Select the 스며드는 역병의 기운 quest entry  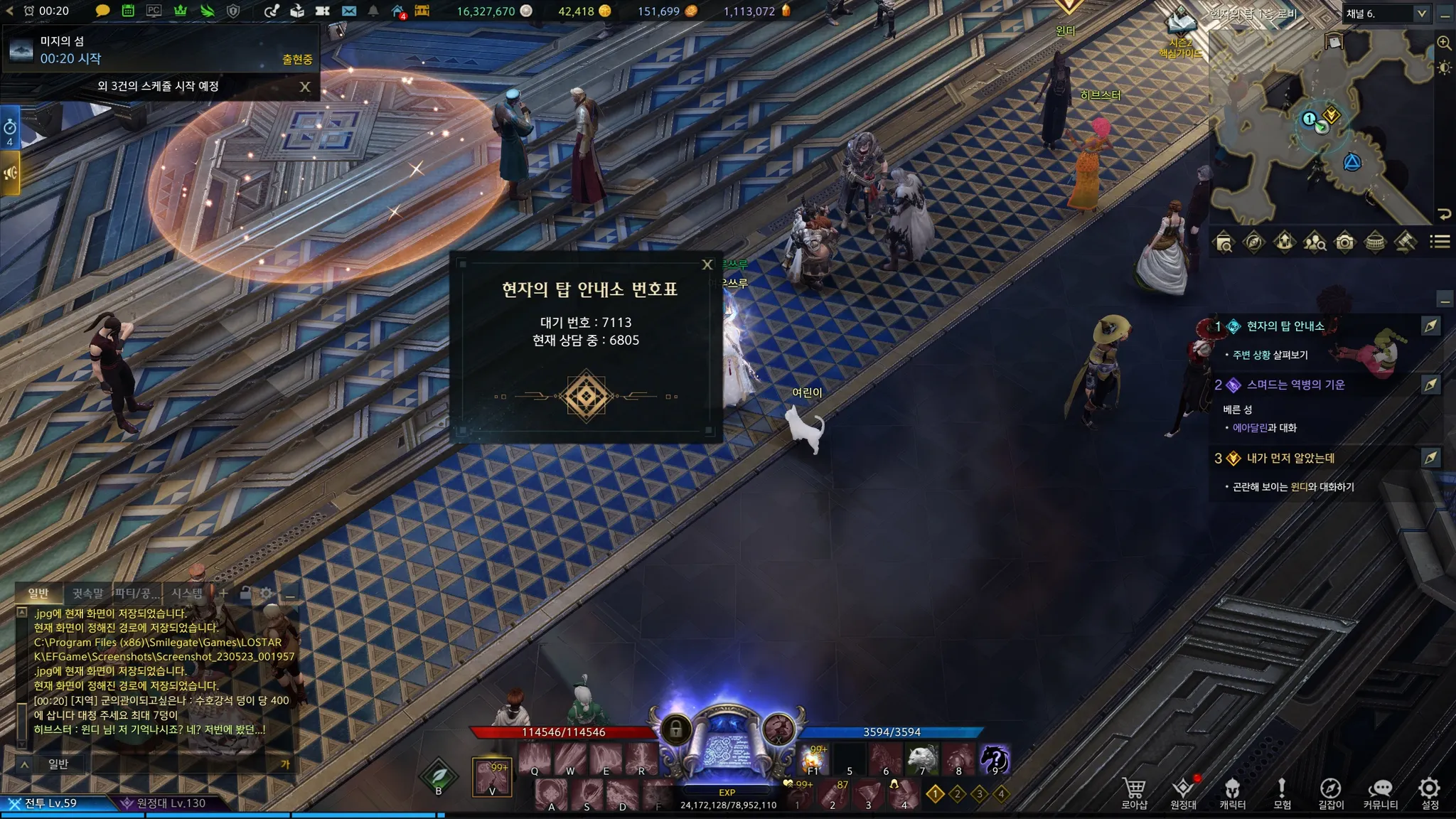pyautogui.click(x=1295, y=385)
